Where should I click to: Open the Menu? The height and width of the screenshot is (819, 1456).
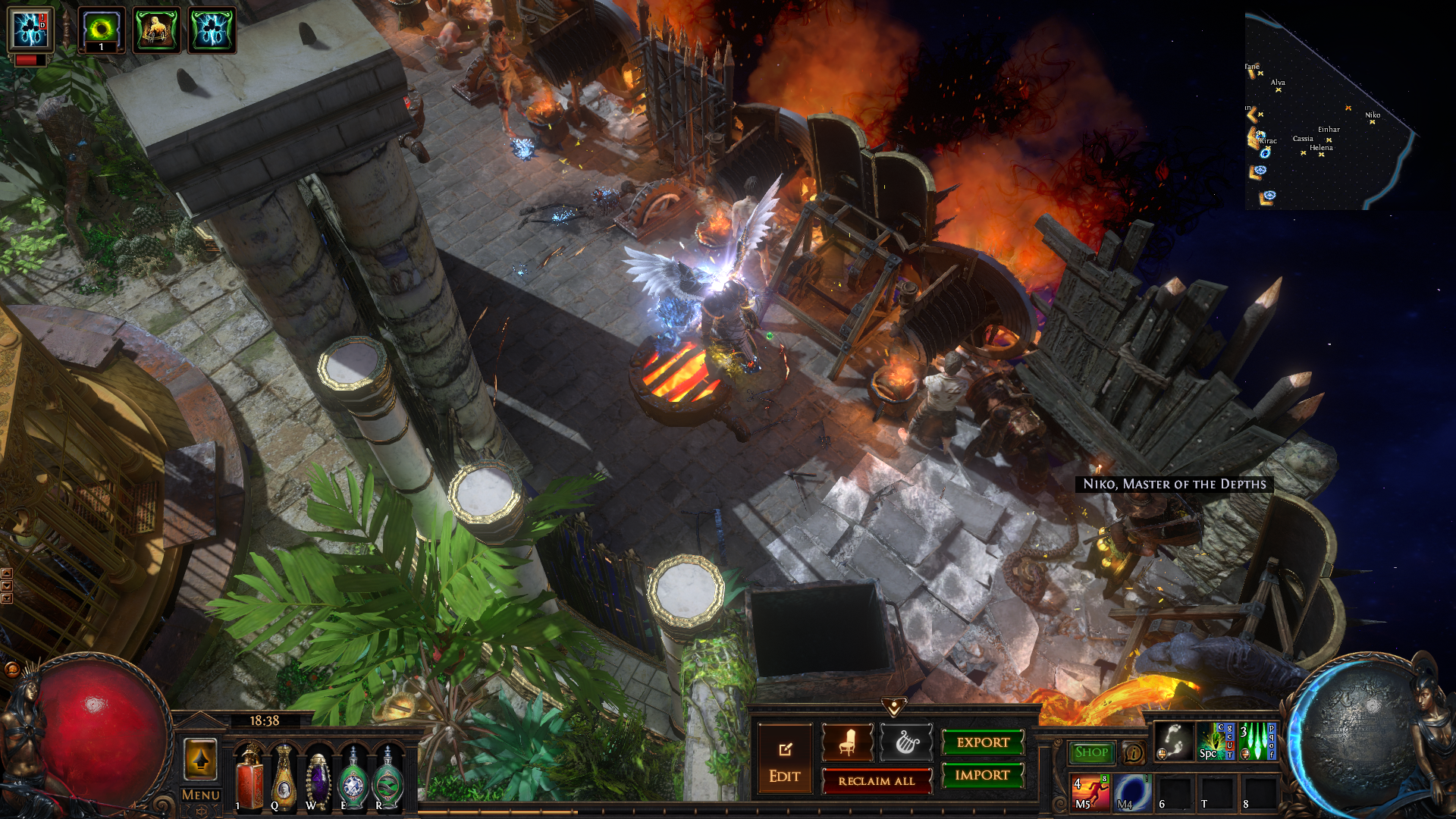tap(201, 795)
